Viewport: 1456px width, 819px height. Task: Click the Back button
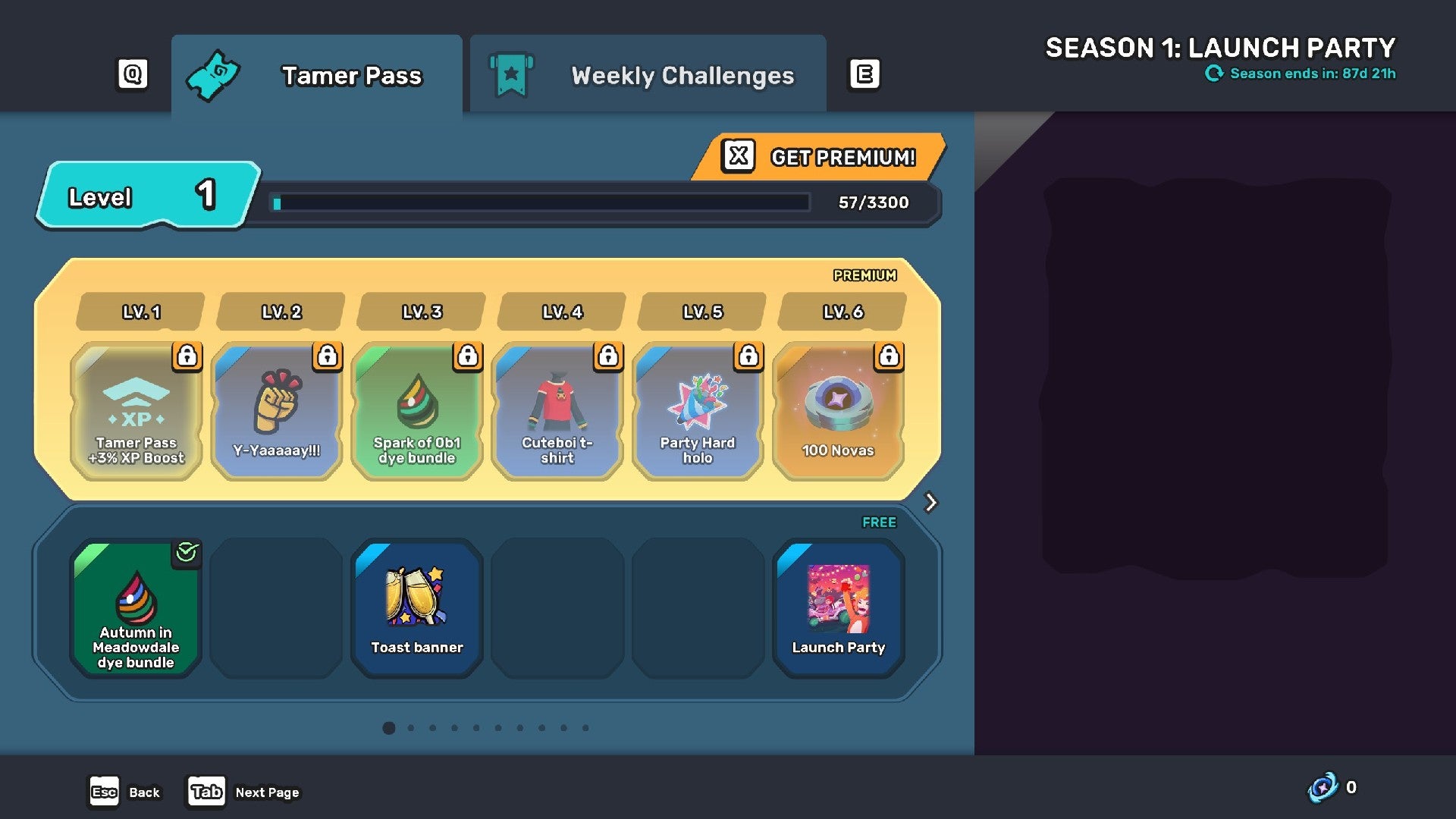125,792
